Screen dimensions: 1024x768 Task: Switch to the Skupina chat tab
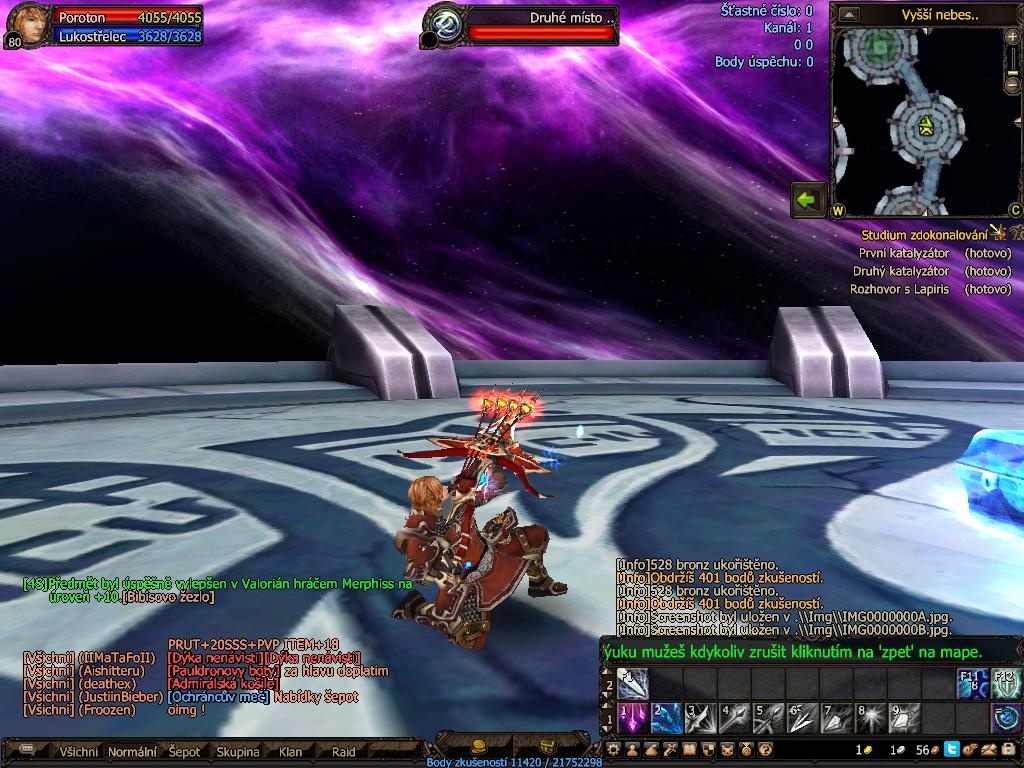coord(238,752)
